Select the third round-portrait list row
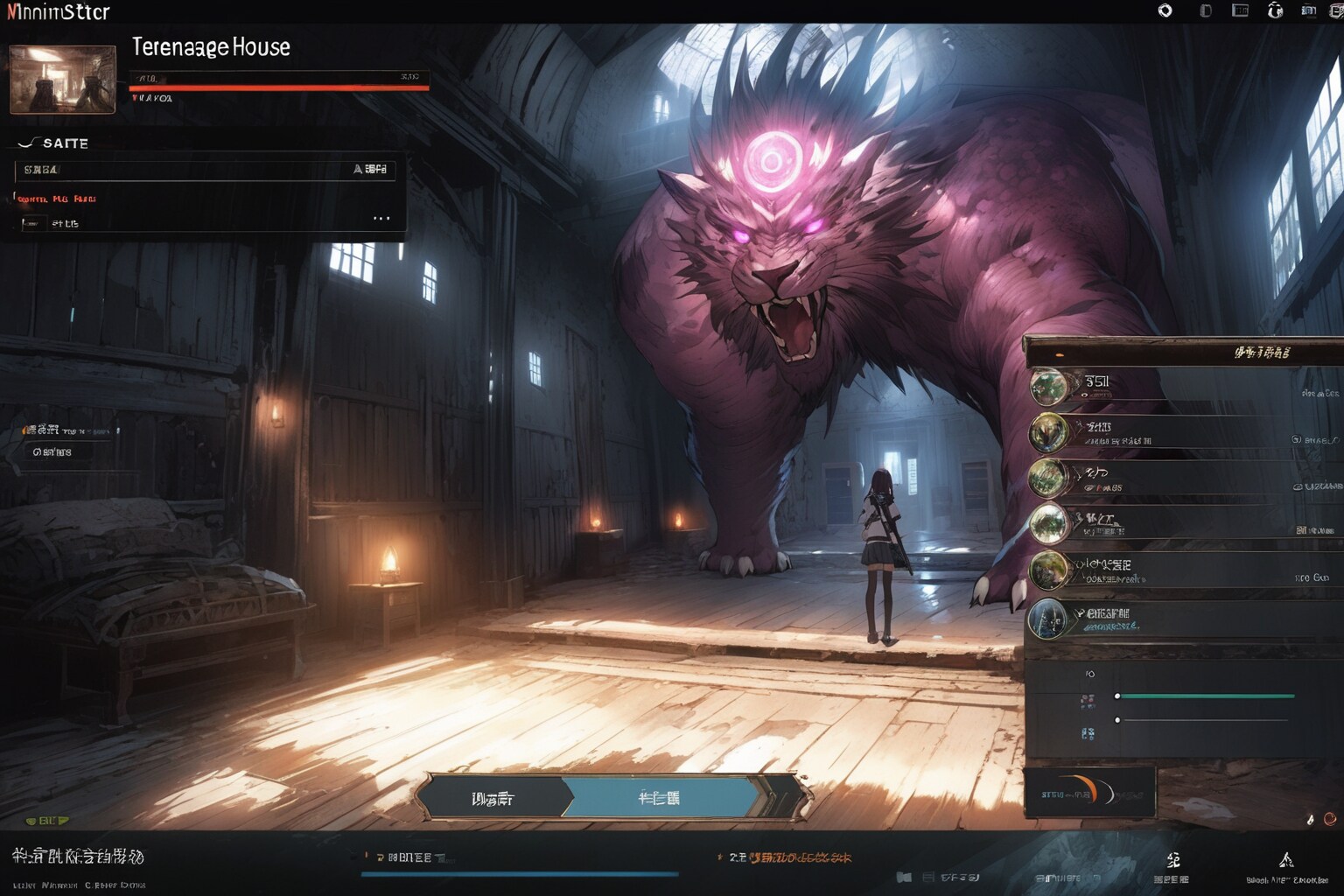 click(1181, 479)
